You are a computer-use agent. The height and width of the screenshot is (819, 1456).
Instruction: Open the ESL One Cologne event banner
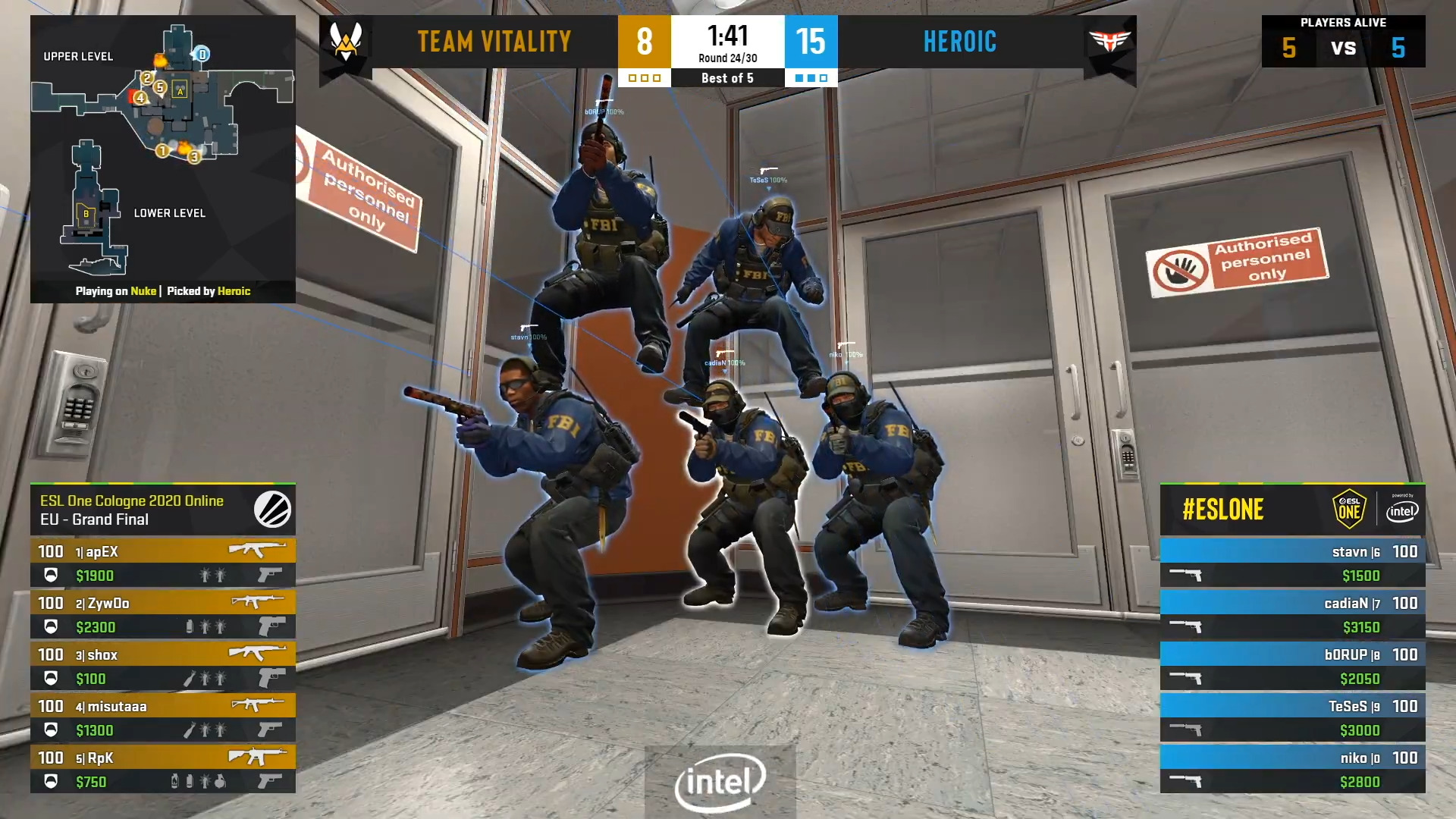point(162,510)
